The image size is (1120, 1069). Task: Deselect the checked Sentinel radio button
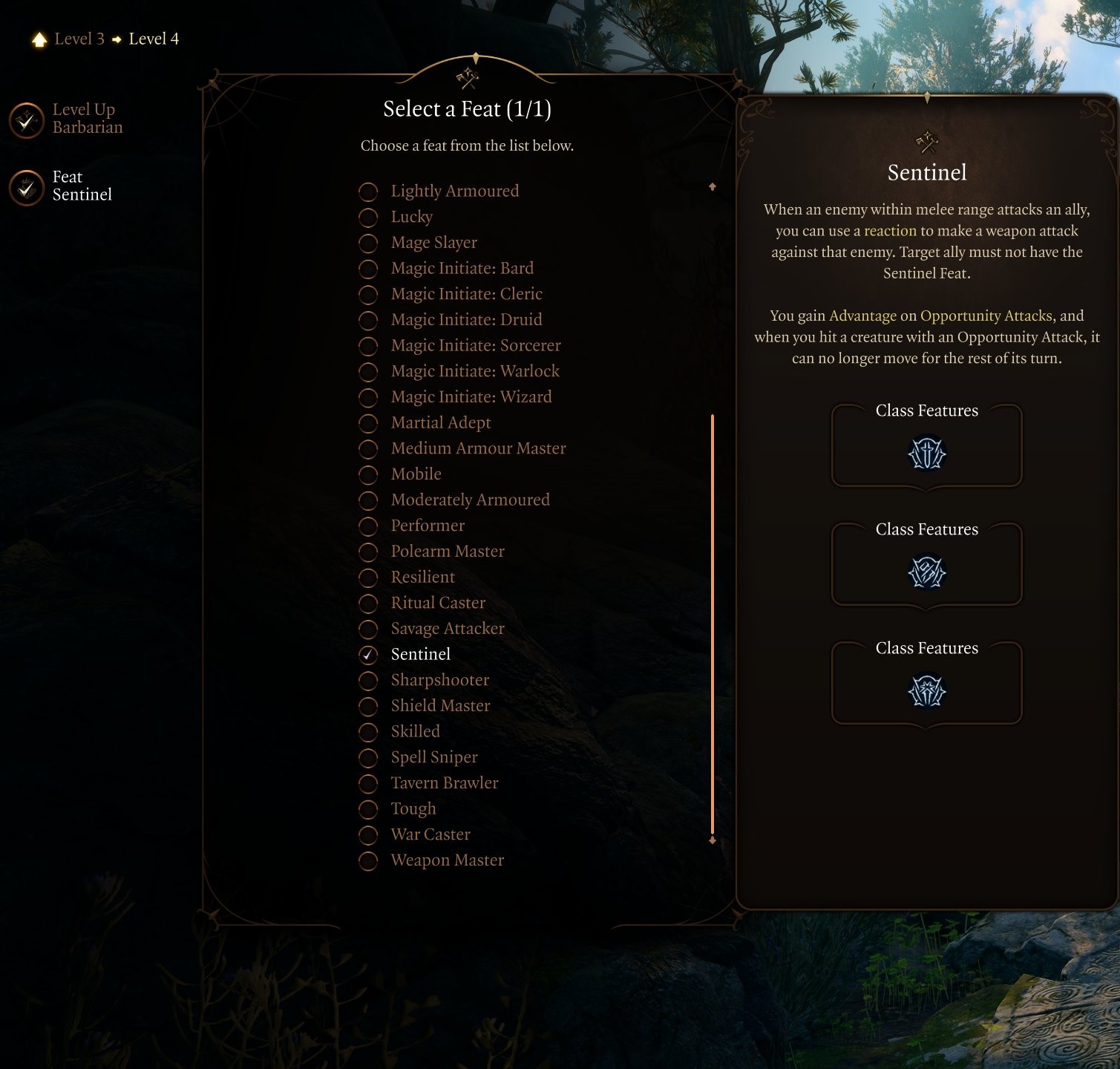(369, 654)
